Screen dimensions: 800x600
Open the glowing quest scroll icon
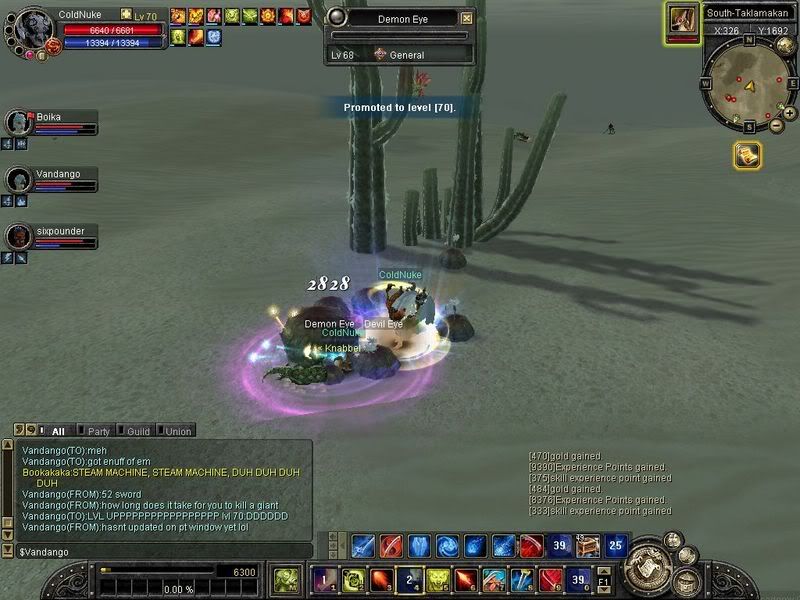click(x=747, y=155)
